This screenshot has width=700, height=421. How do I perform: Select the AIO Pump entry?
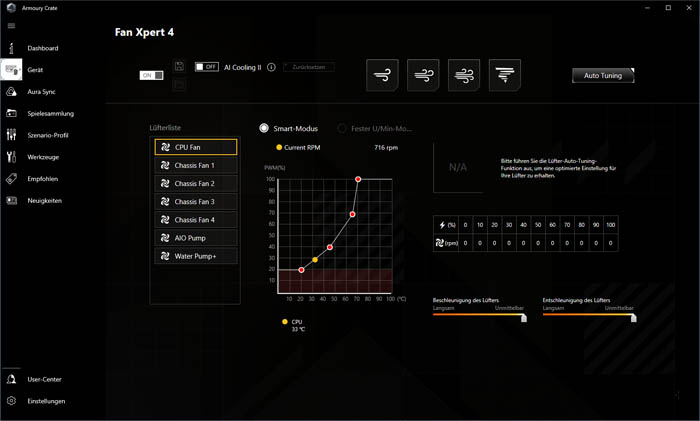pos(196,238)
